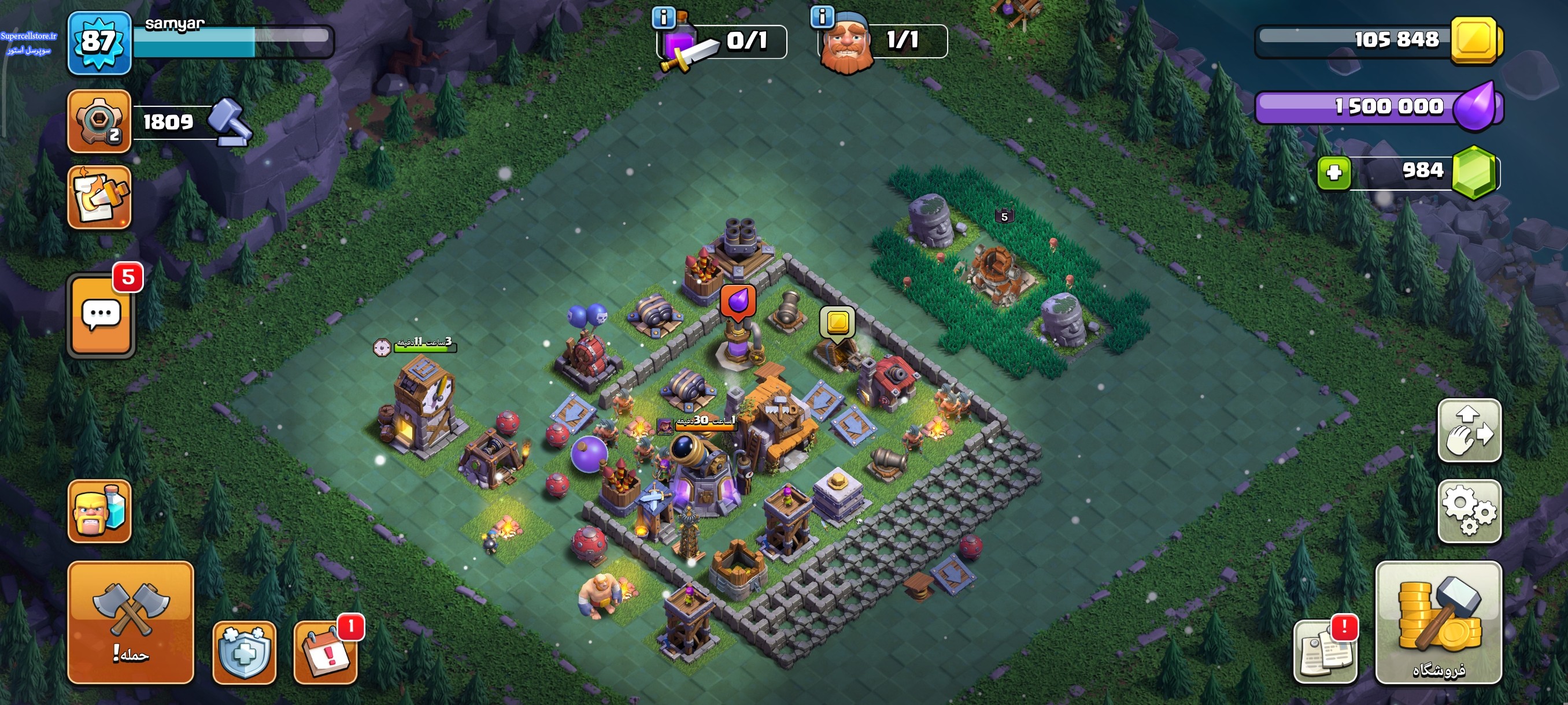
Task: Start an attack with crossed axes button
Action: tap(130, 622)
